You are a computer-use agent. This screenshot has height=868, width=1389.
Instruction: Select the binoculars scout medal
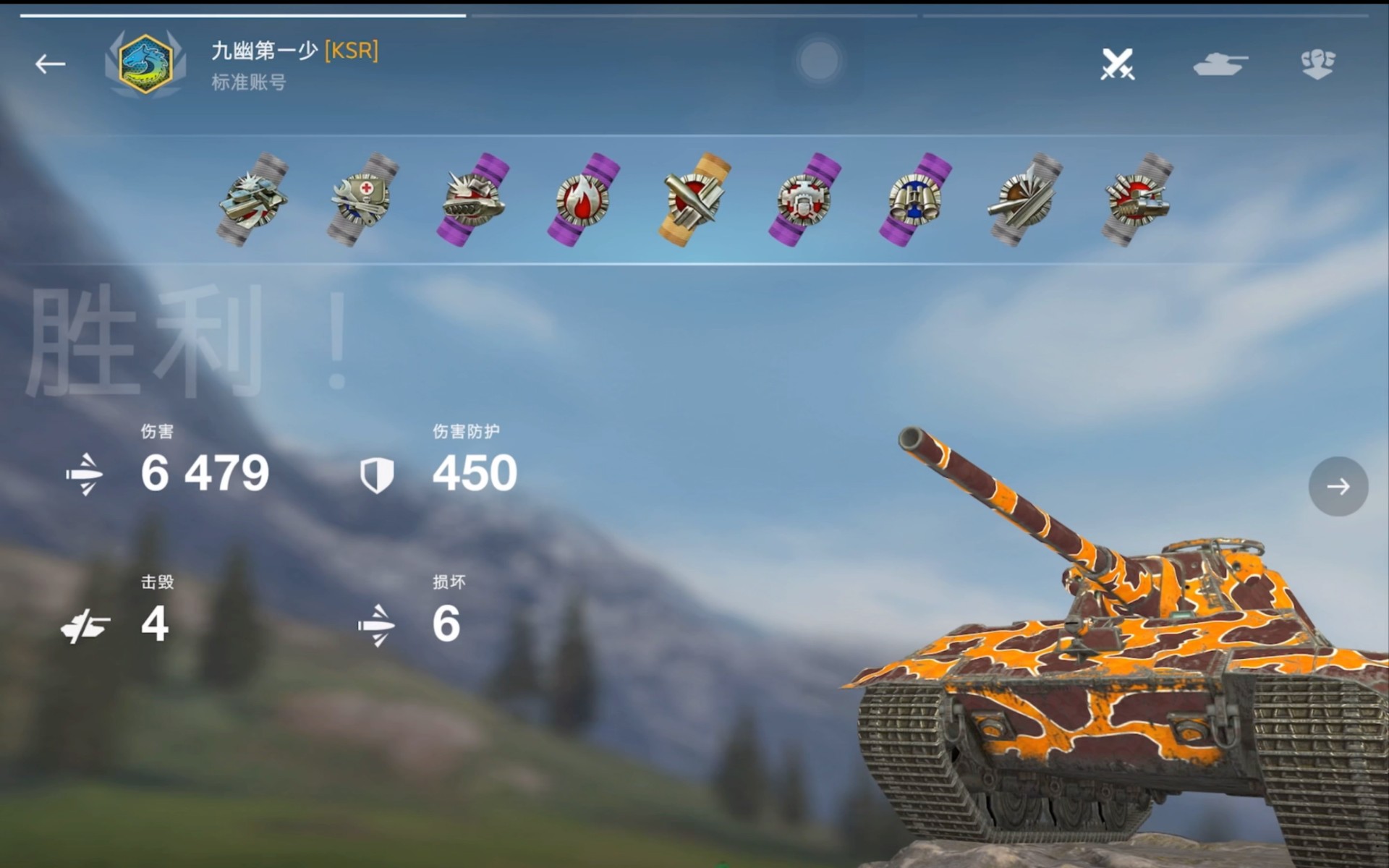915,199
